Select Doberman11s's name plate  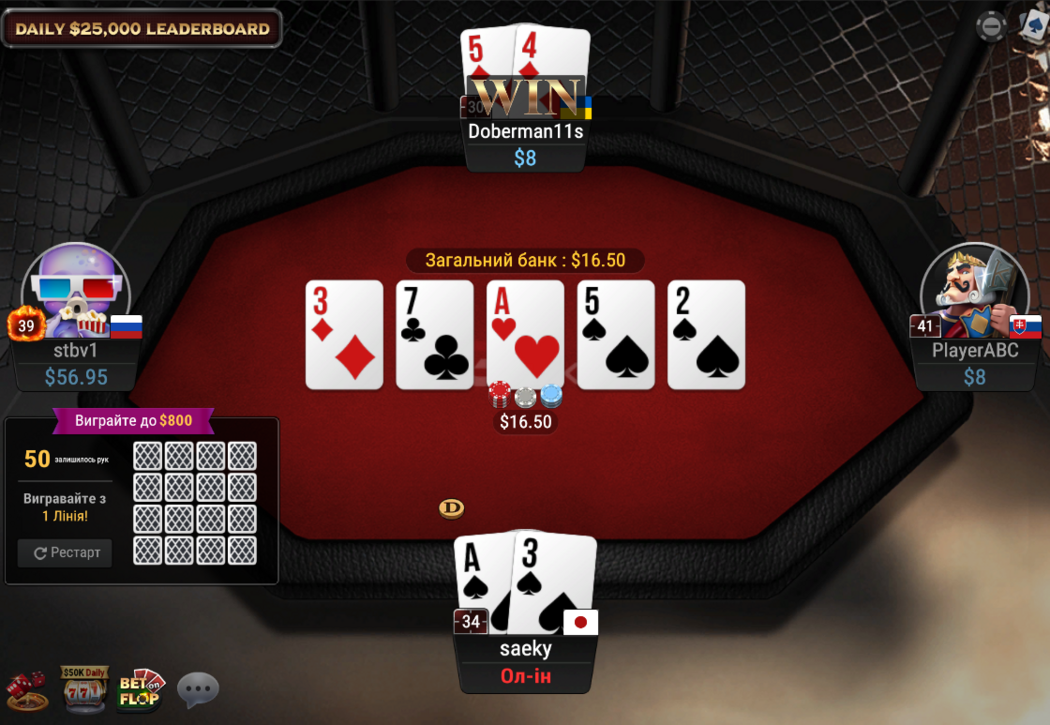click(525, 131)
